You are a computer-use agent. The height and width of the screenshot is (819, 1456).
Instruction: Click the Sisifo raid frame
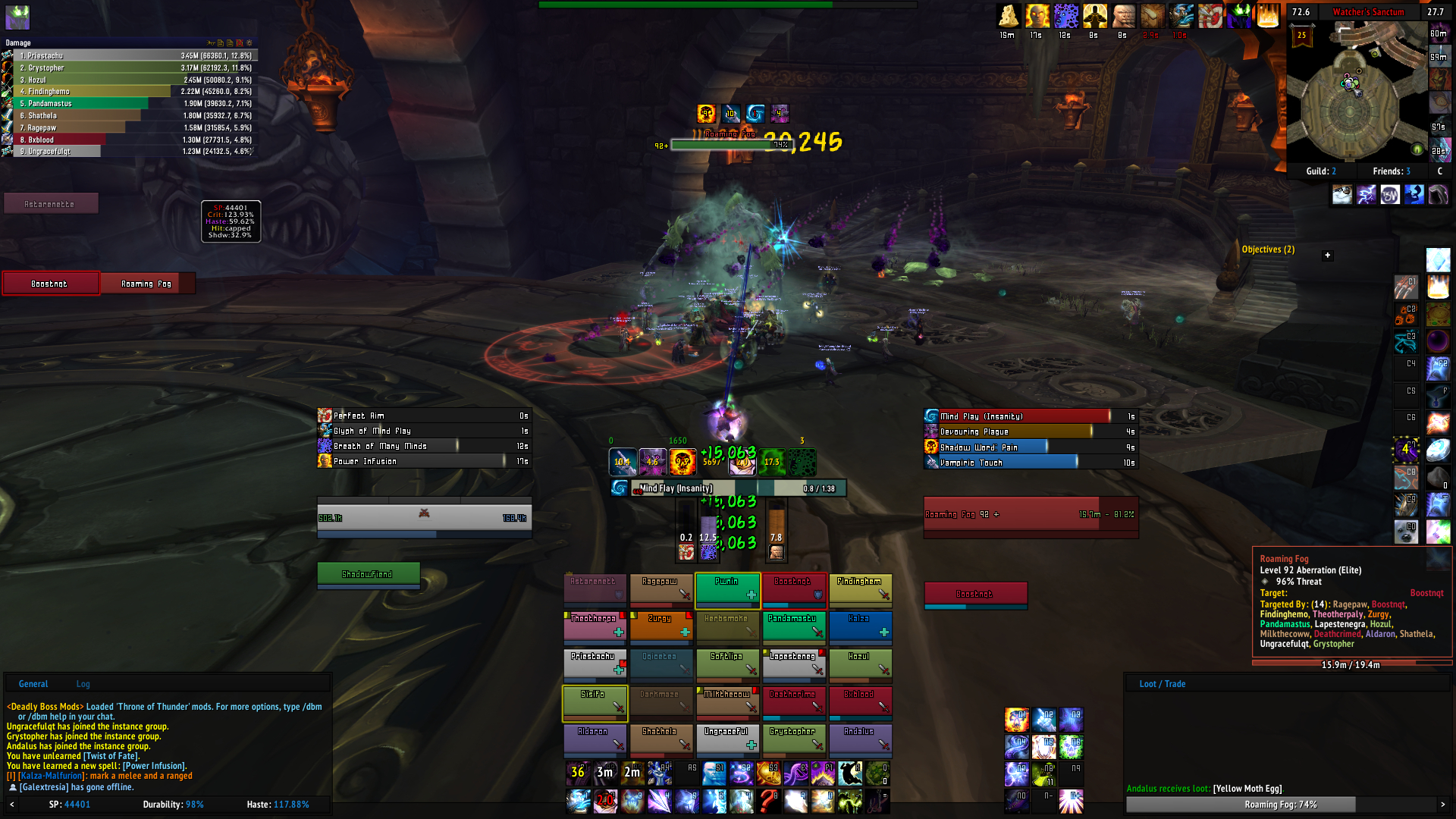click(x=595, y=703)
